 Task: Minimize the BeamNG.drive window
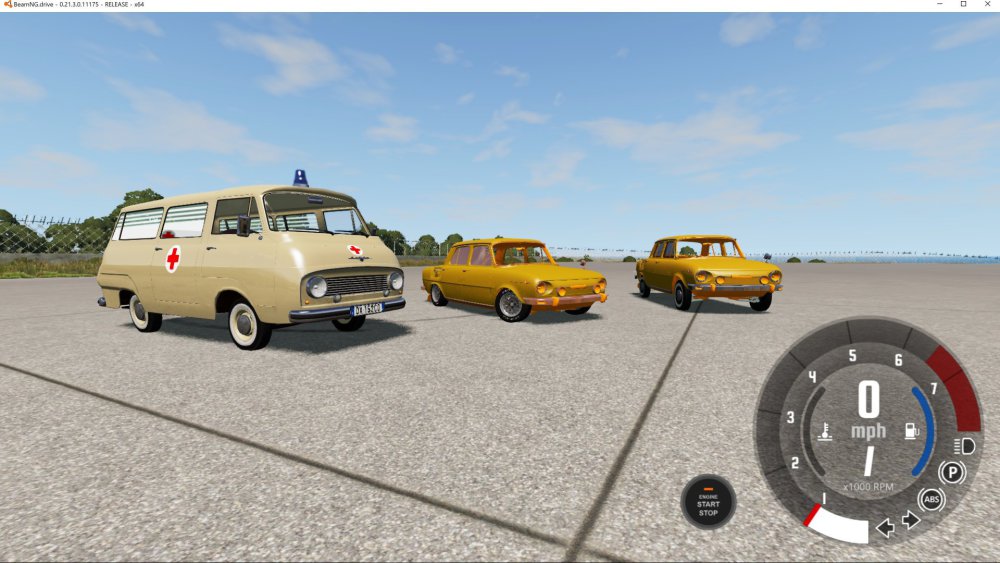(x=939, y=5)
